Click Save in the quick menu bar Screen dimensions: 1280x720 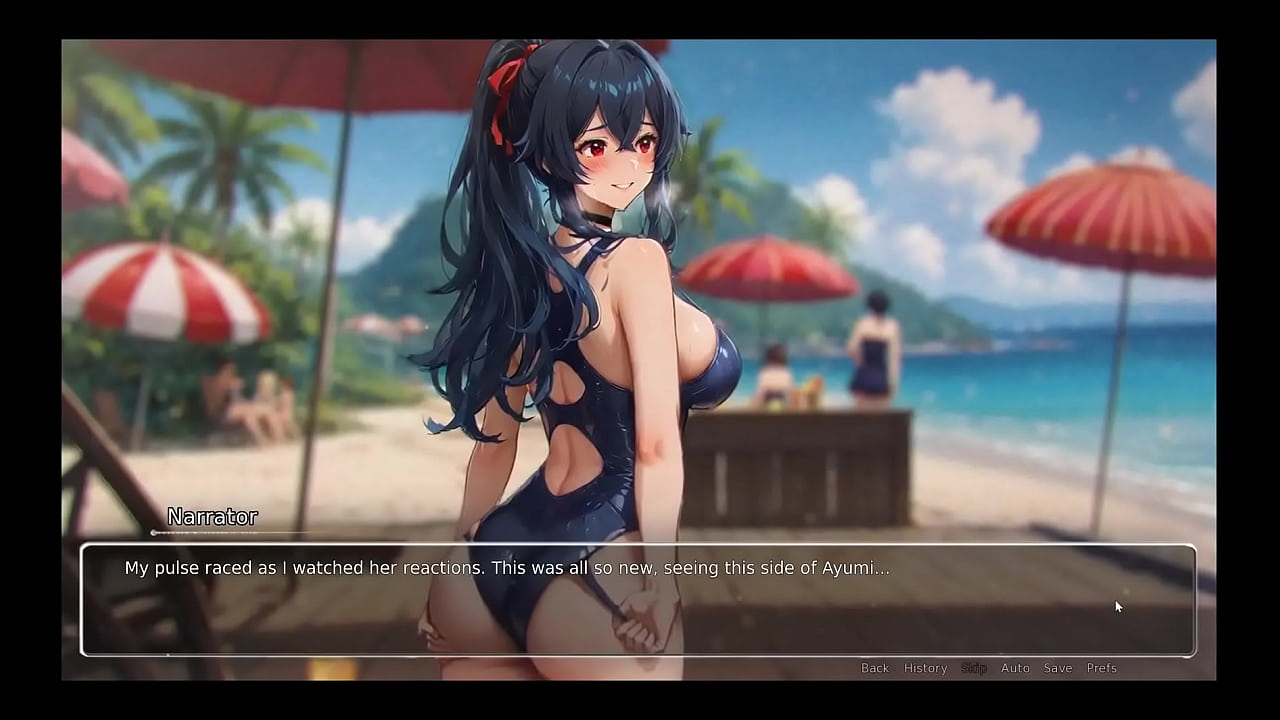click(x=1058, y=668)
